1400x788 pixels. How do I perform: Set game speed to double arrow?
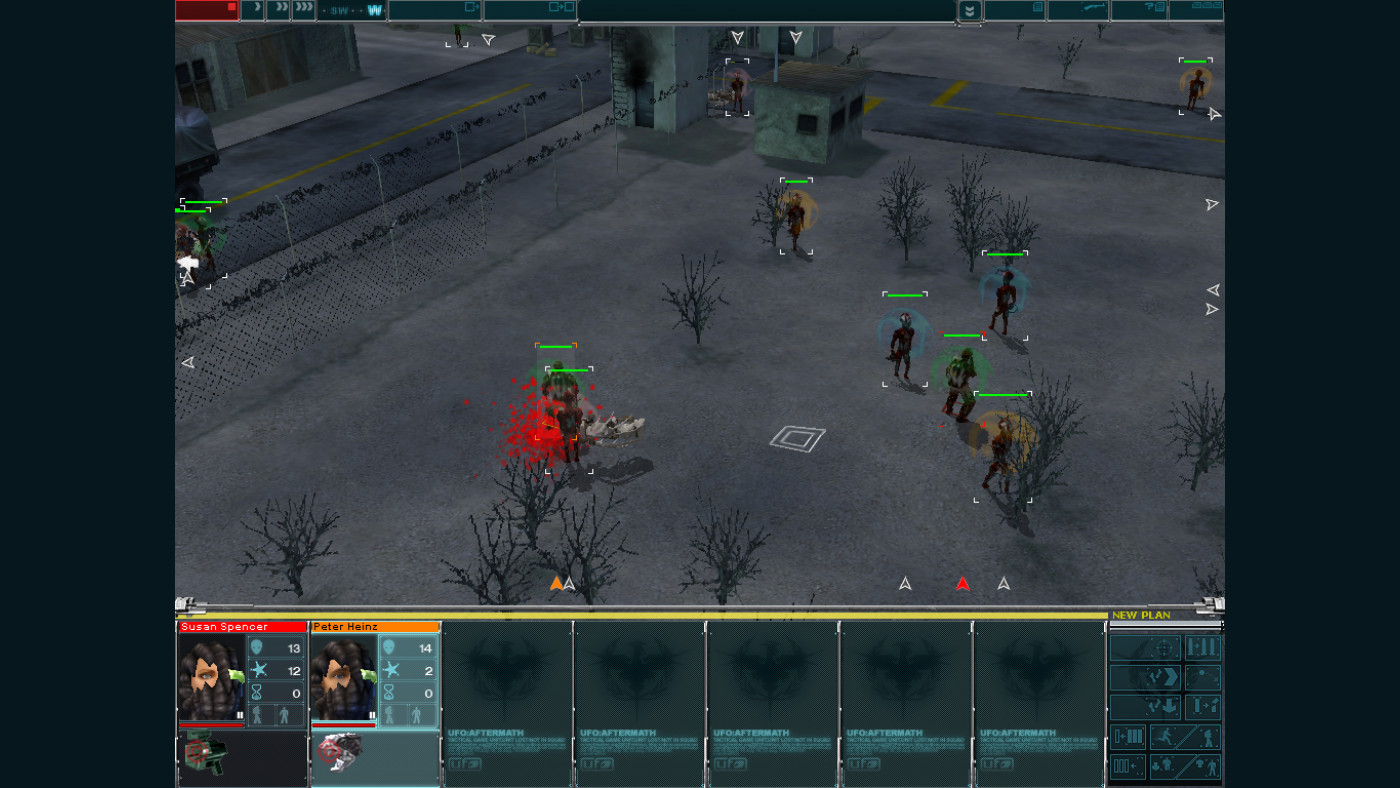(x=278, y=10)
